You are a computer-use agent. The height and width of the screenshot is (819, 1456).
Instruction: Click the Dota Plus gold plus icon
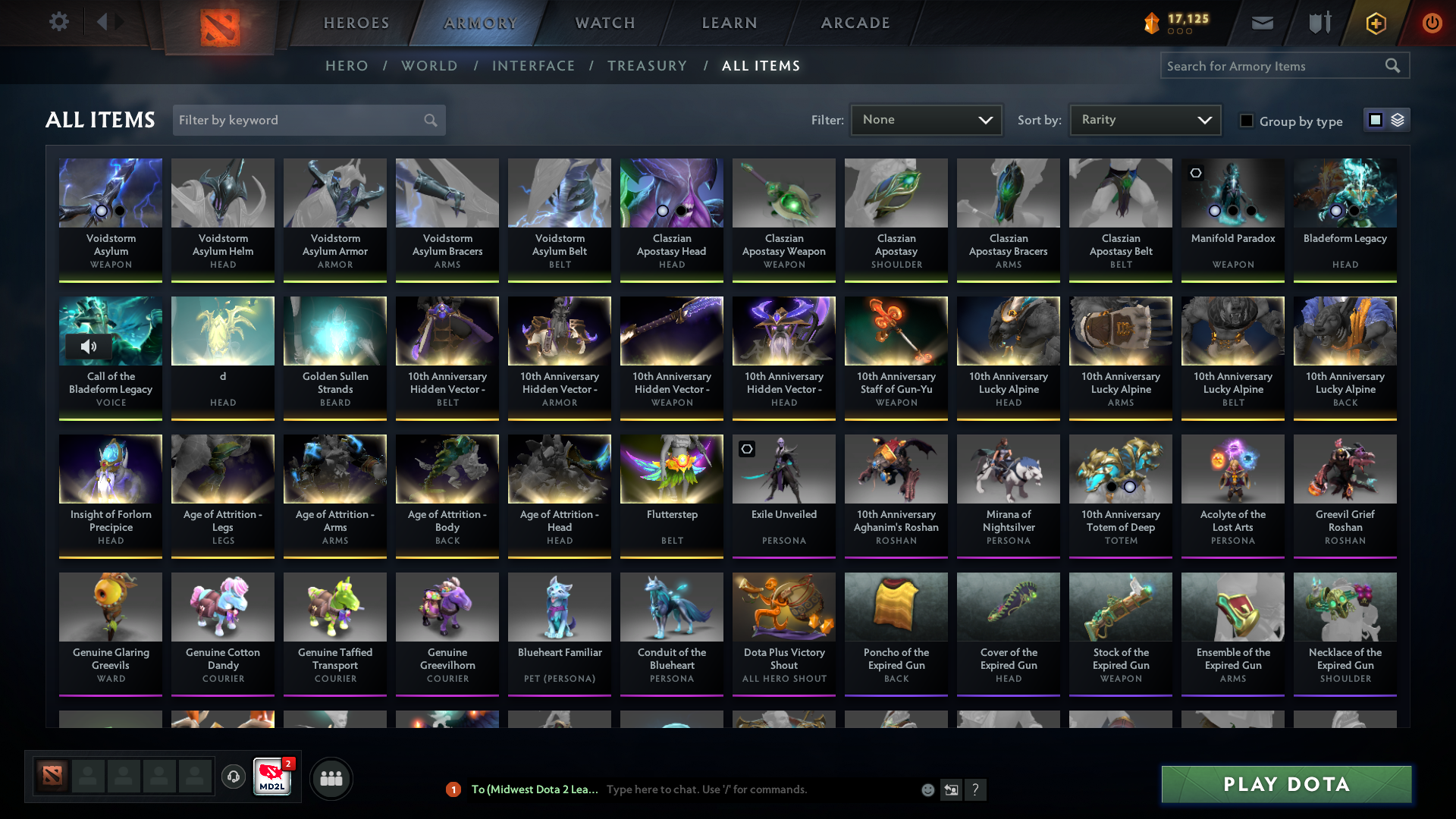click(x=1375, y=23)
